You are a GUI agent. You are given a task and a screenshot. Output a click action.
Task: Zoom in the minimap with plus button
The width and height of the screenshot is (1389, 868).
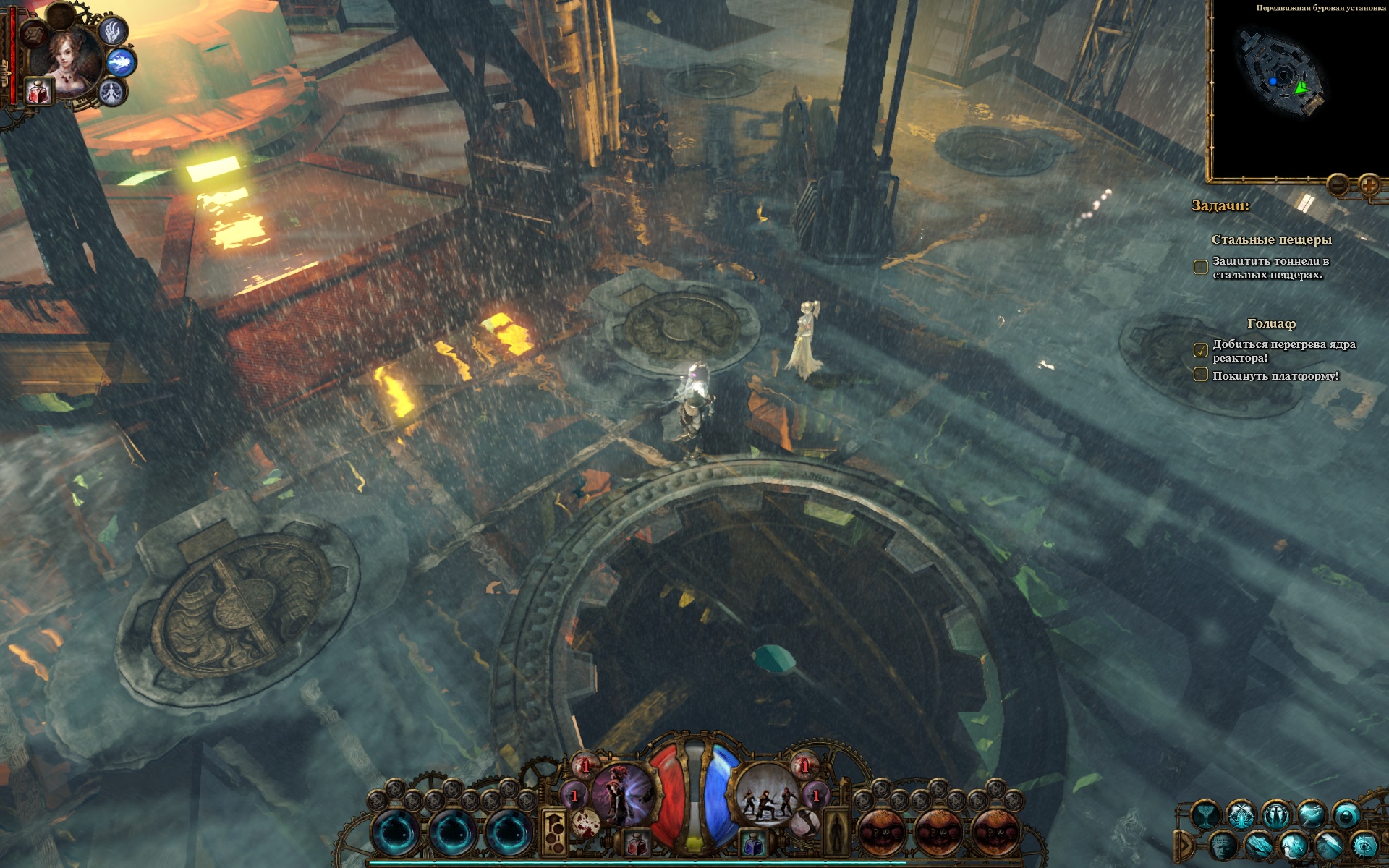point(1369,185)
